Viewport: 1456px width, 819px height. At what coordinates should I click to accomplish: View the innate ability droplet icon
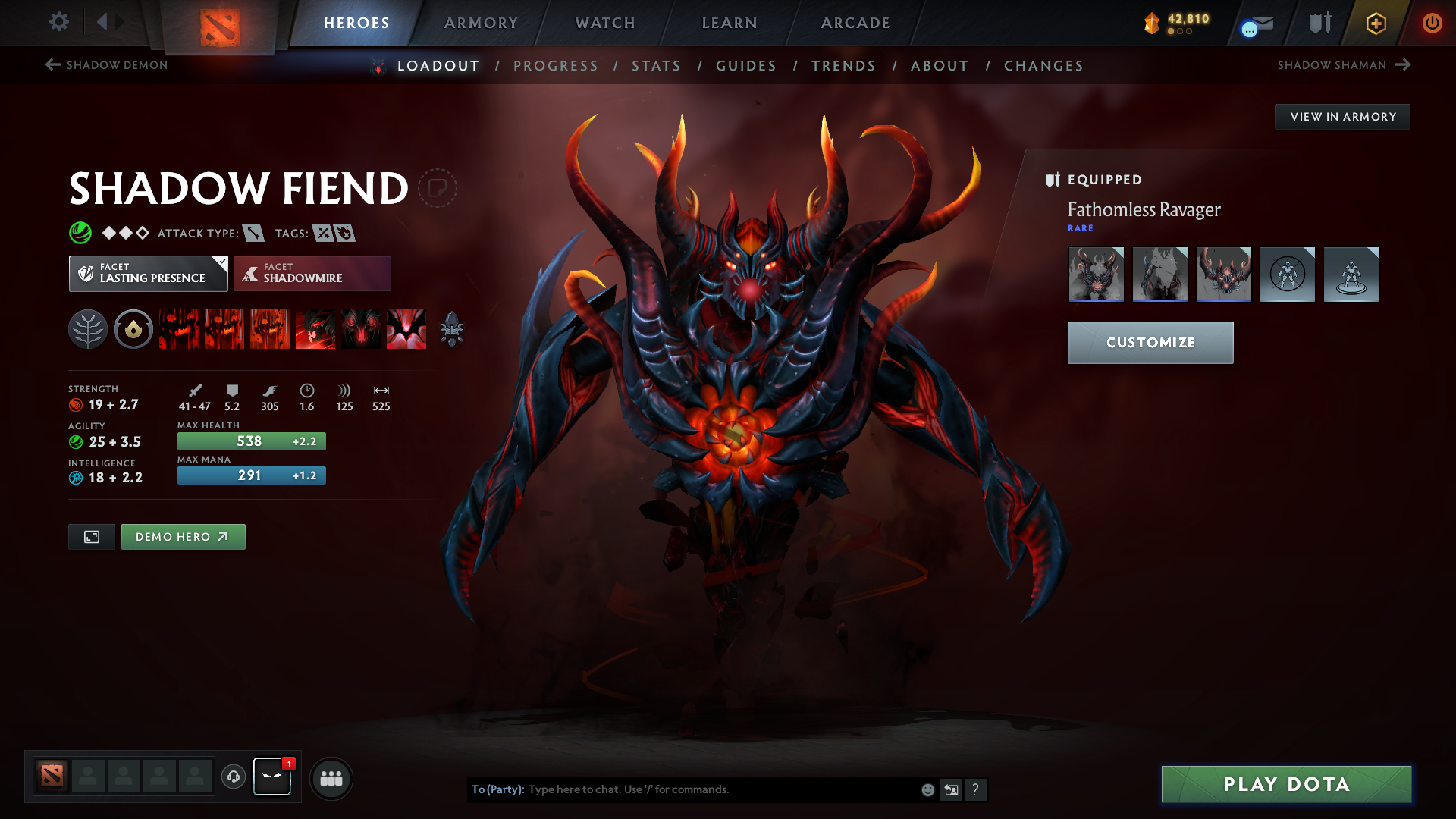tap(133, 329)
